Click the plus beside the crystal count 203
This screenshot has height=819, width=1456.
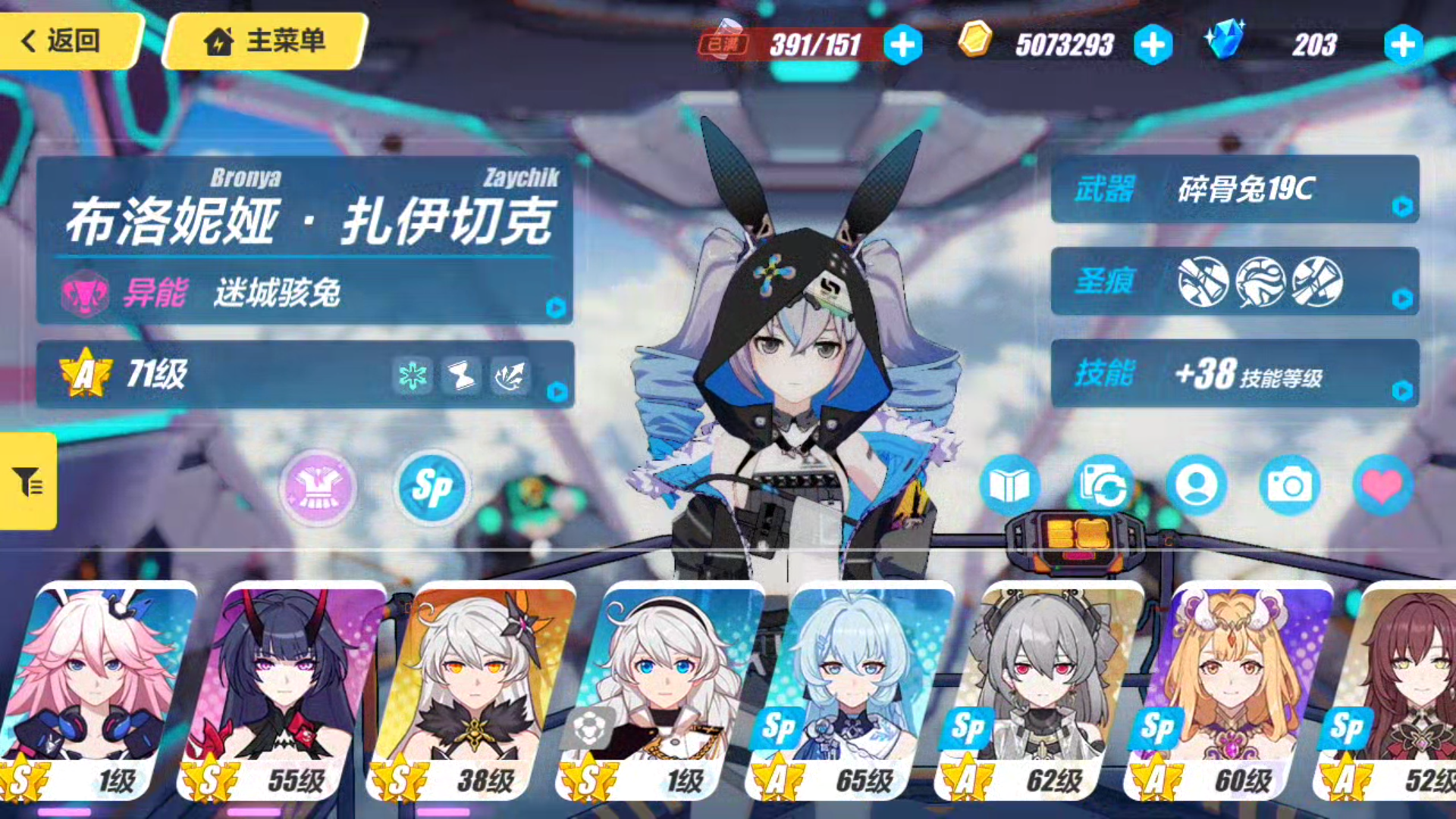click(x=1403, y=45)
